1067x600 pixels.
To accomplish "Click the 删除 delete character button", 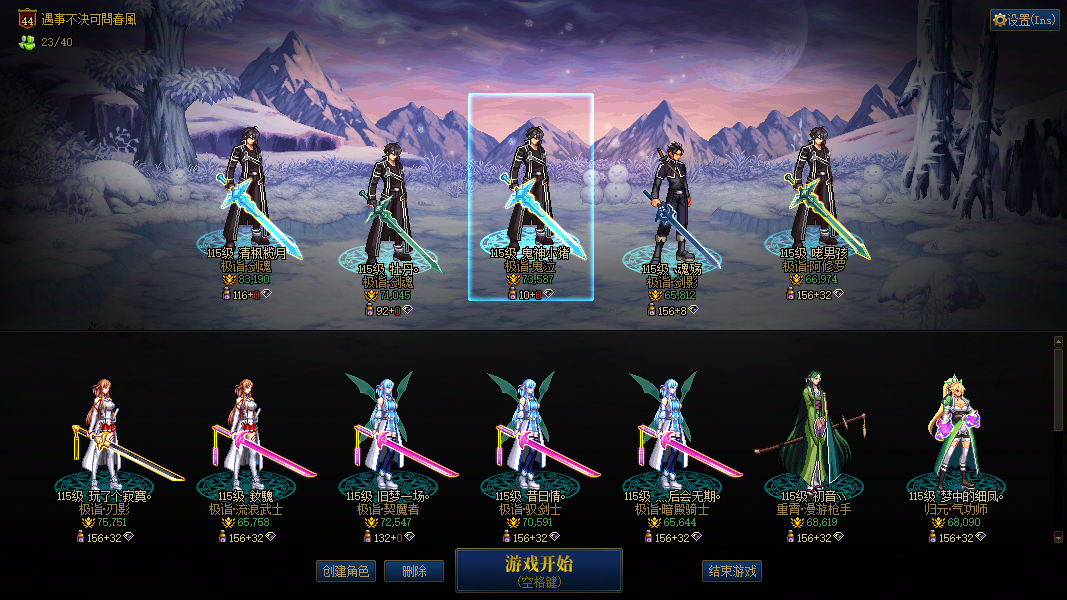I will point(414,571).
